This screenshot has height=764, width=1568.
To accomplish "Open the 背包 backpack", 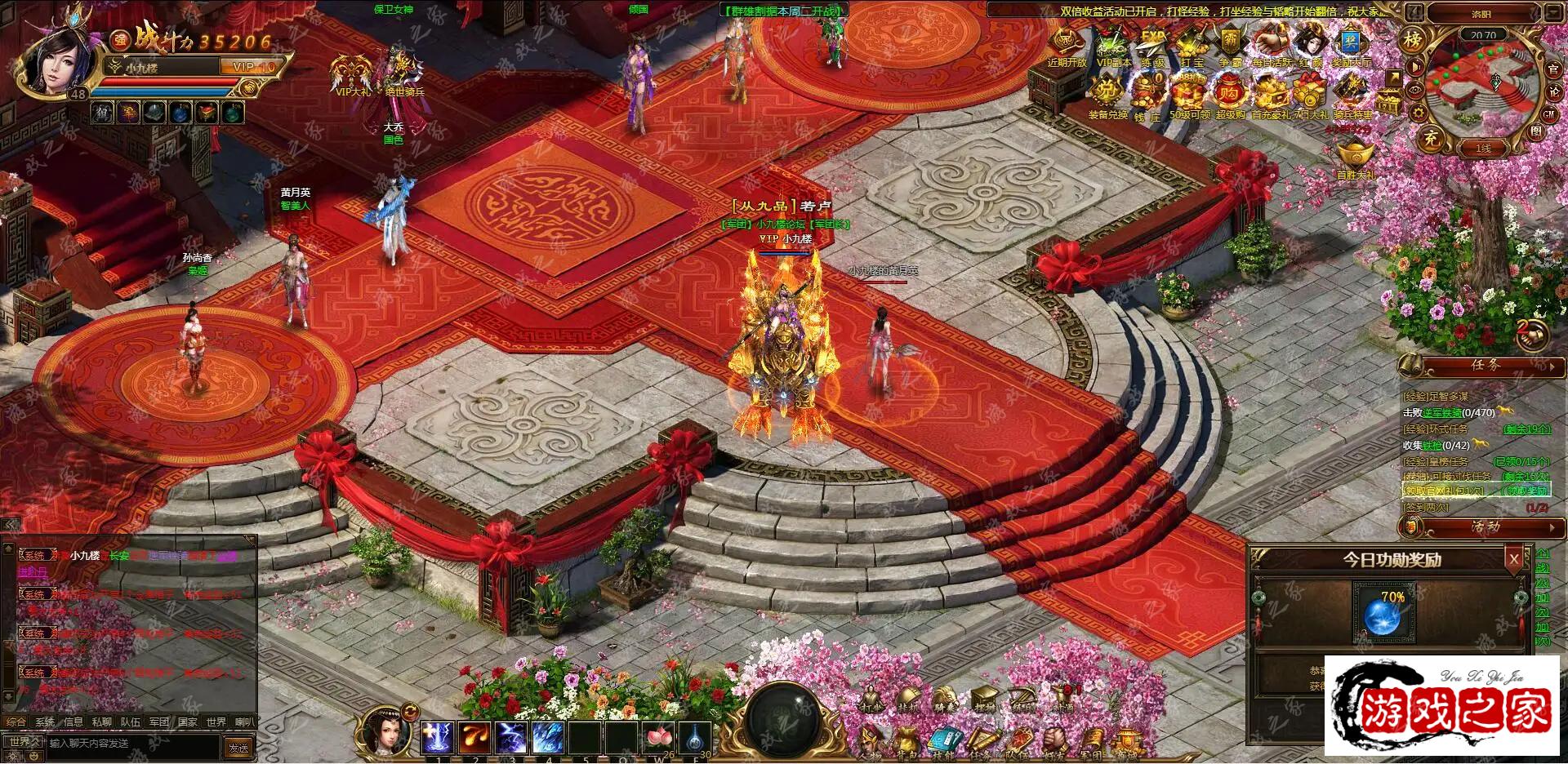I will point(906,744).
